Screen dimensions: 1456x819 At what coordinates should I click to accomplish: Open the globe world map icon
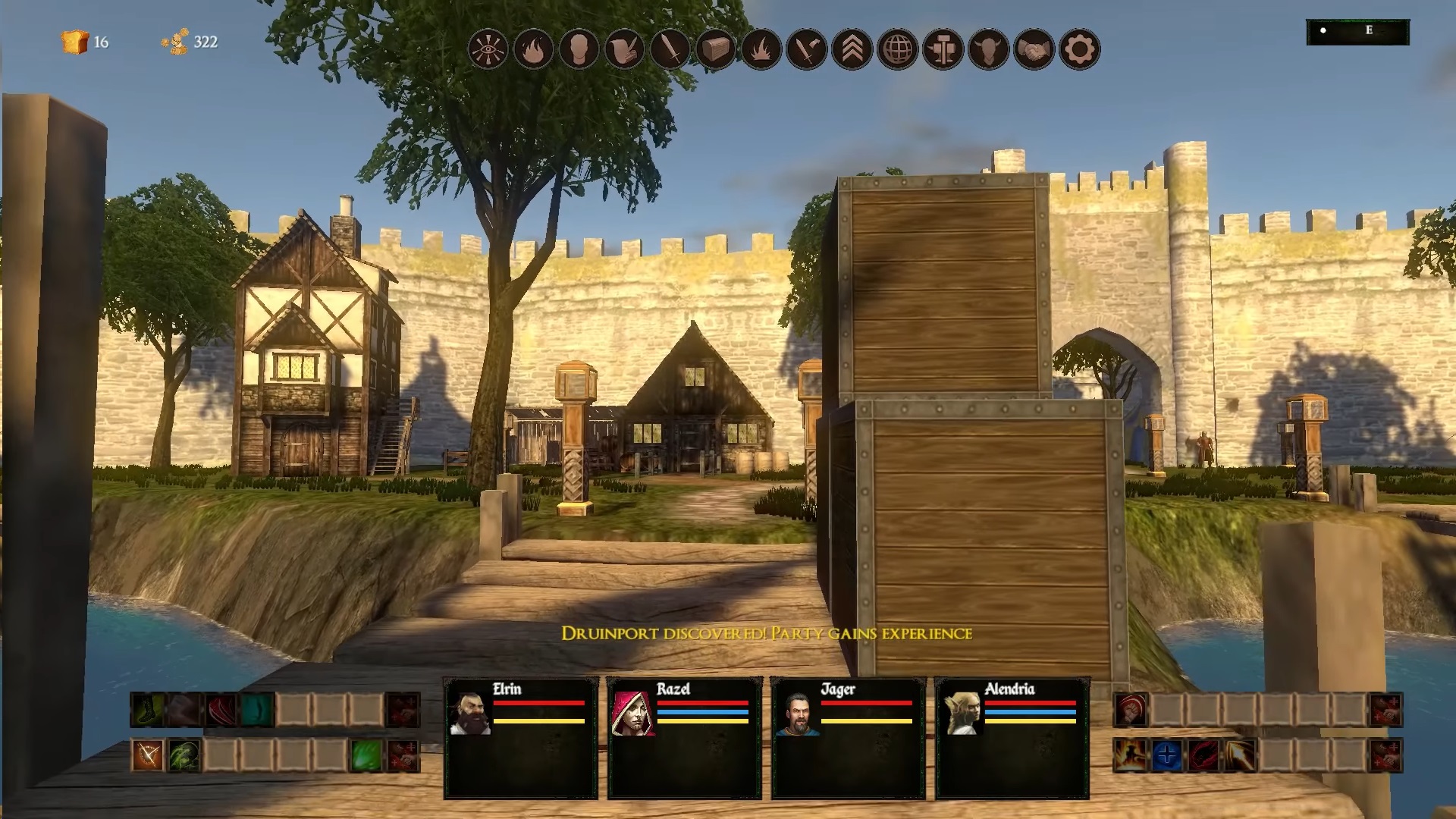pos(897,50)
